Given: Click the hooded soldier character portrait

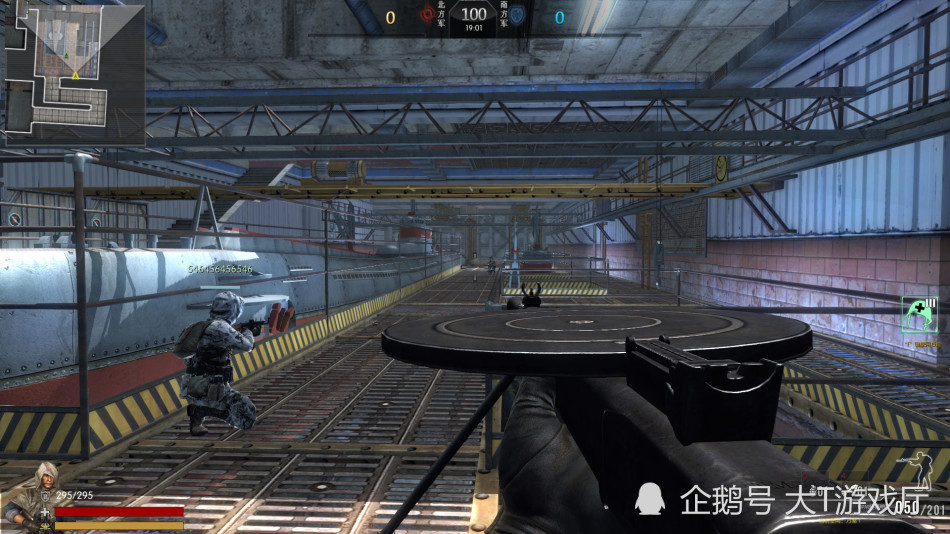Looking at the screenshot, I should pyautogui.click(x=24, y=497).
